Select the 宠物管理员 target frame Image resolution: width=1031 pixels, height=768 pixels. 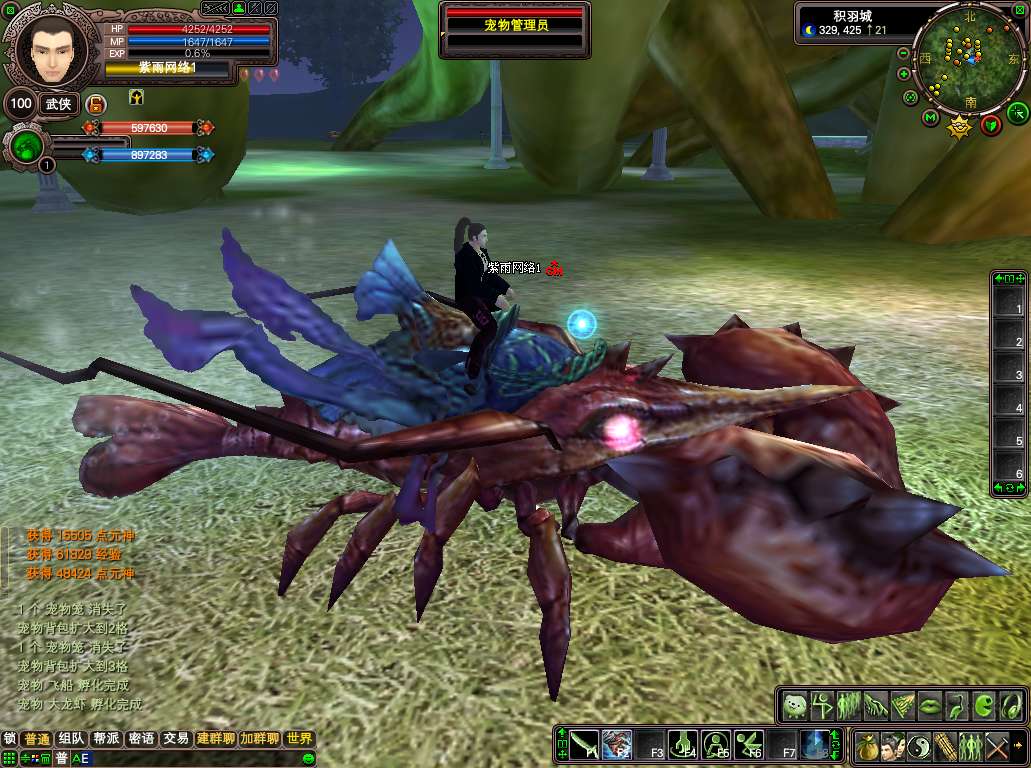tap(513, 26)
